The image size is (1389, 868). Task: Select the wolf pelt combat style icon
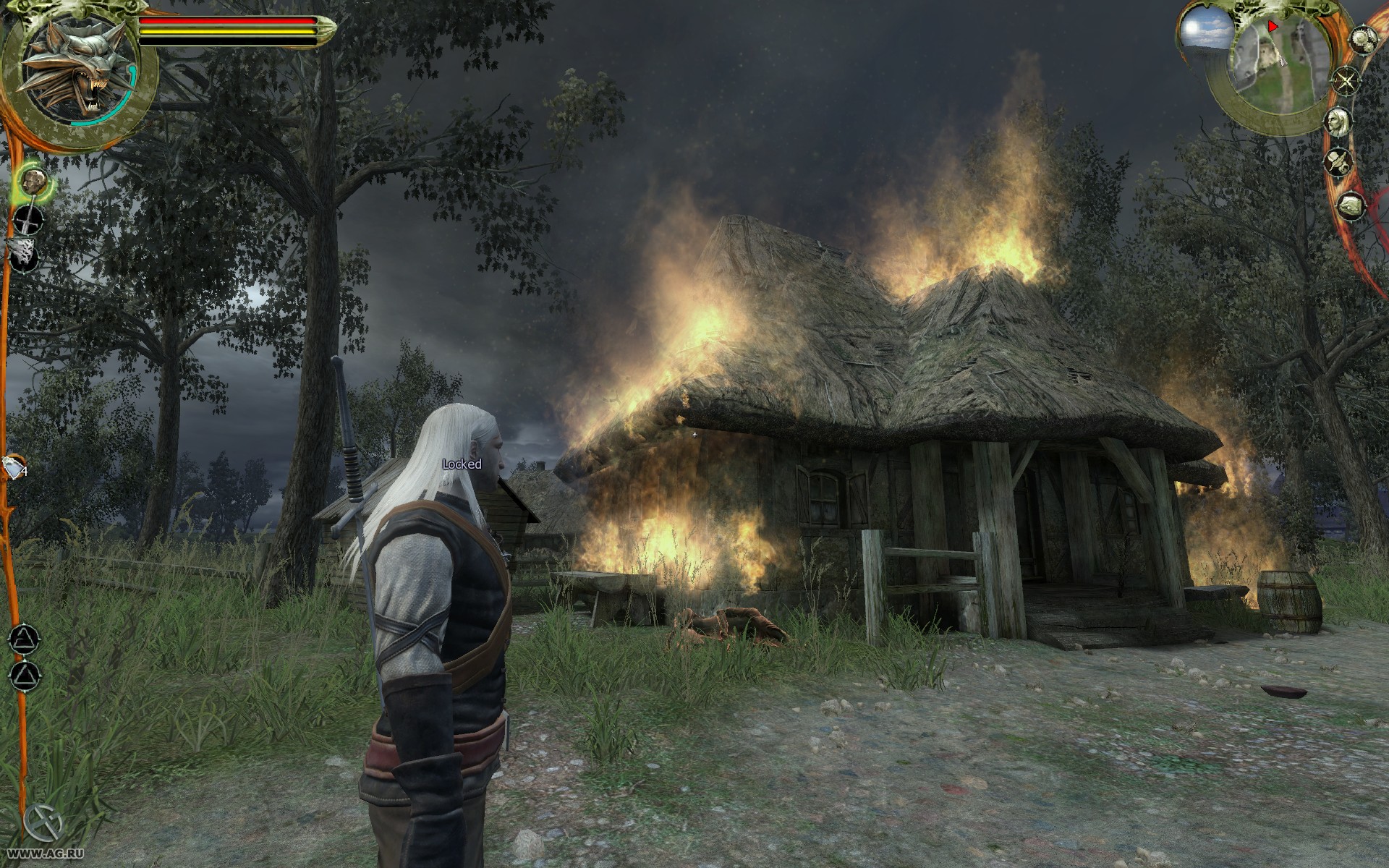point(23,255)
